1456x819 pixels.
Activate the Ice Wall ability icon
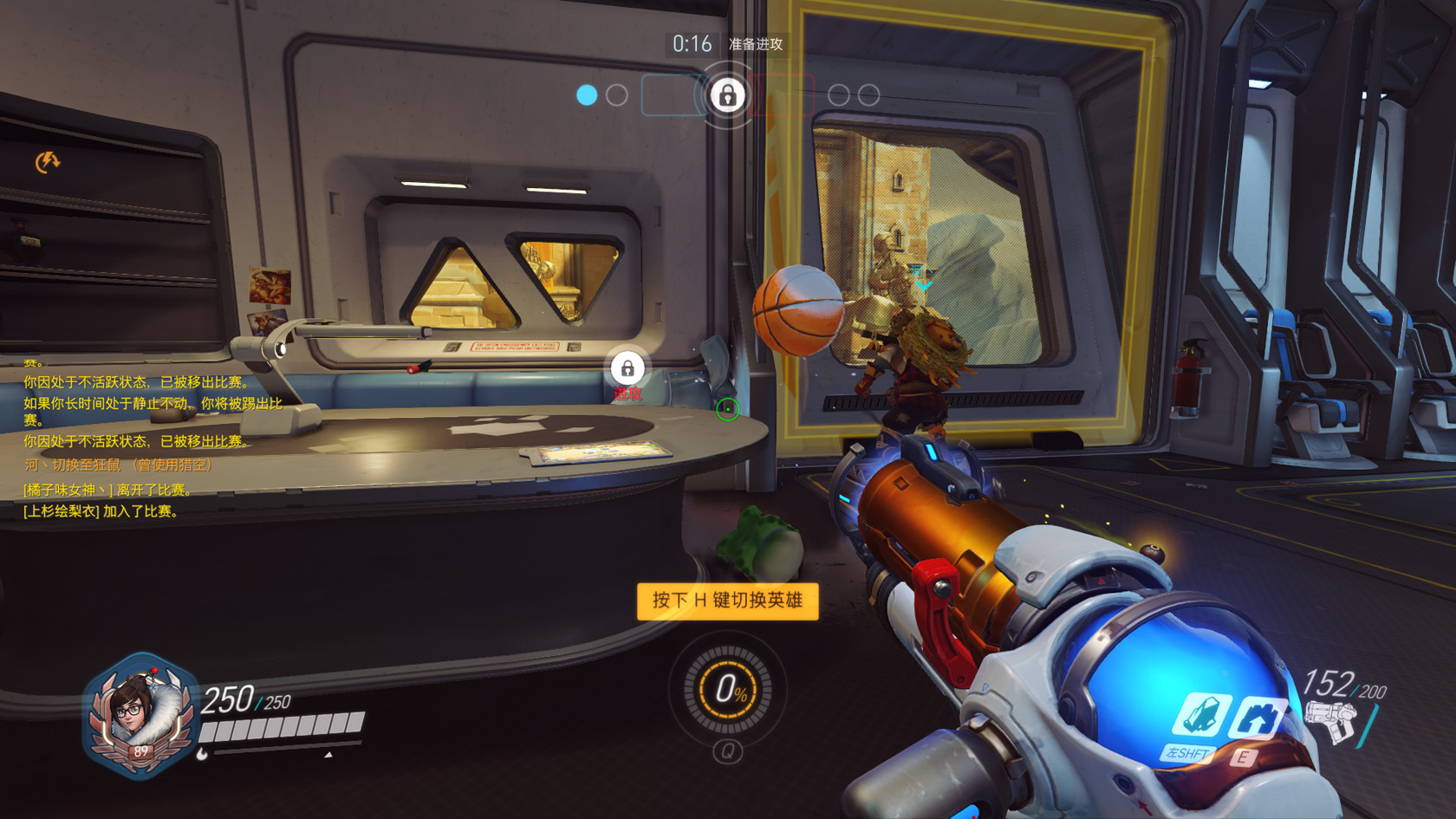(1258, 717)
